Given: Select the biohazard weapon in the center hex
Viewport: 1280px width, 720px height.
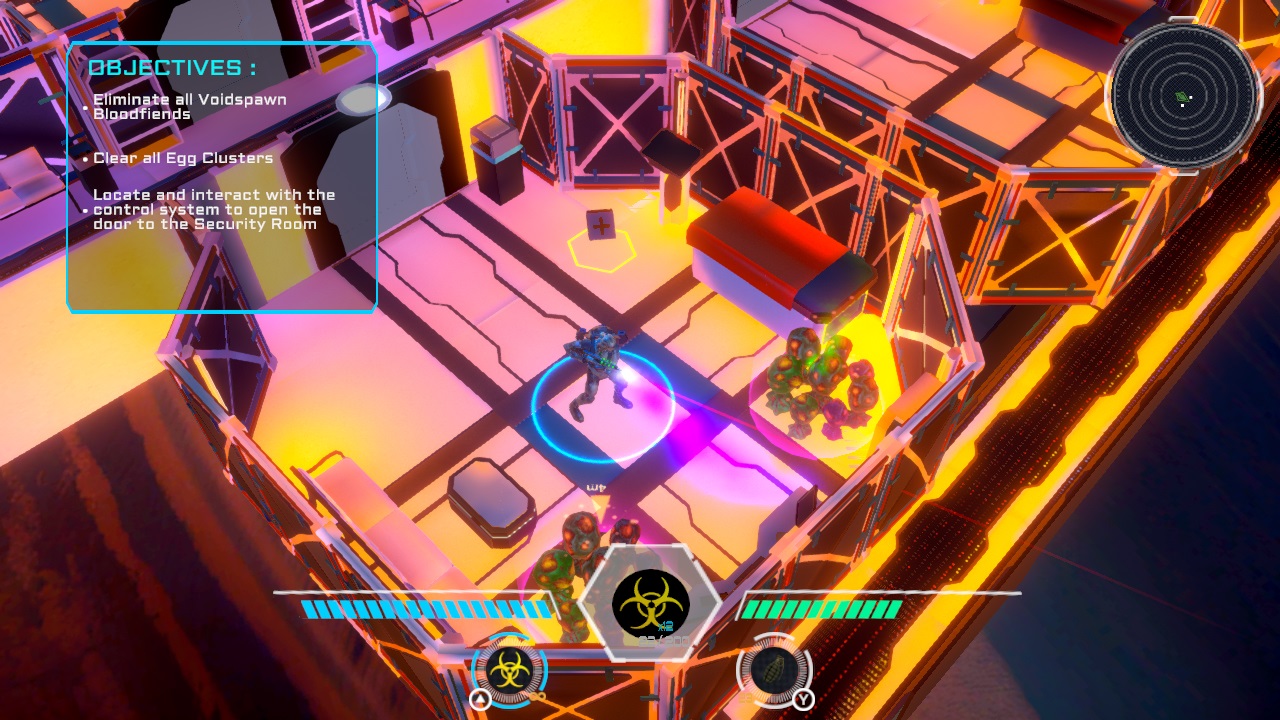Looking at the screenshot, I should click(x=650, y=601).
